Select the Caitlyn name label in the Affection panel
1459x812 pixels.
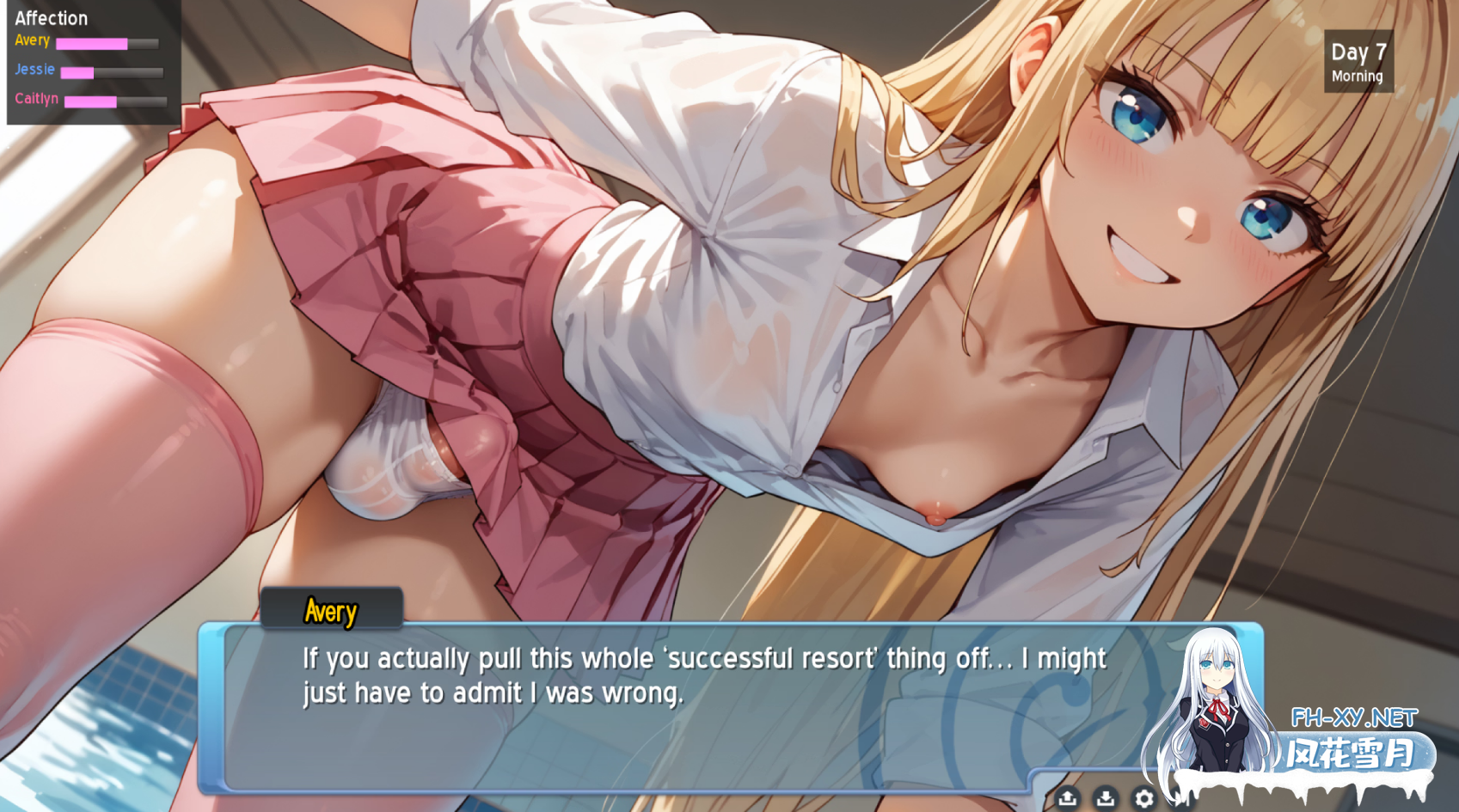point(35,99)
